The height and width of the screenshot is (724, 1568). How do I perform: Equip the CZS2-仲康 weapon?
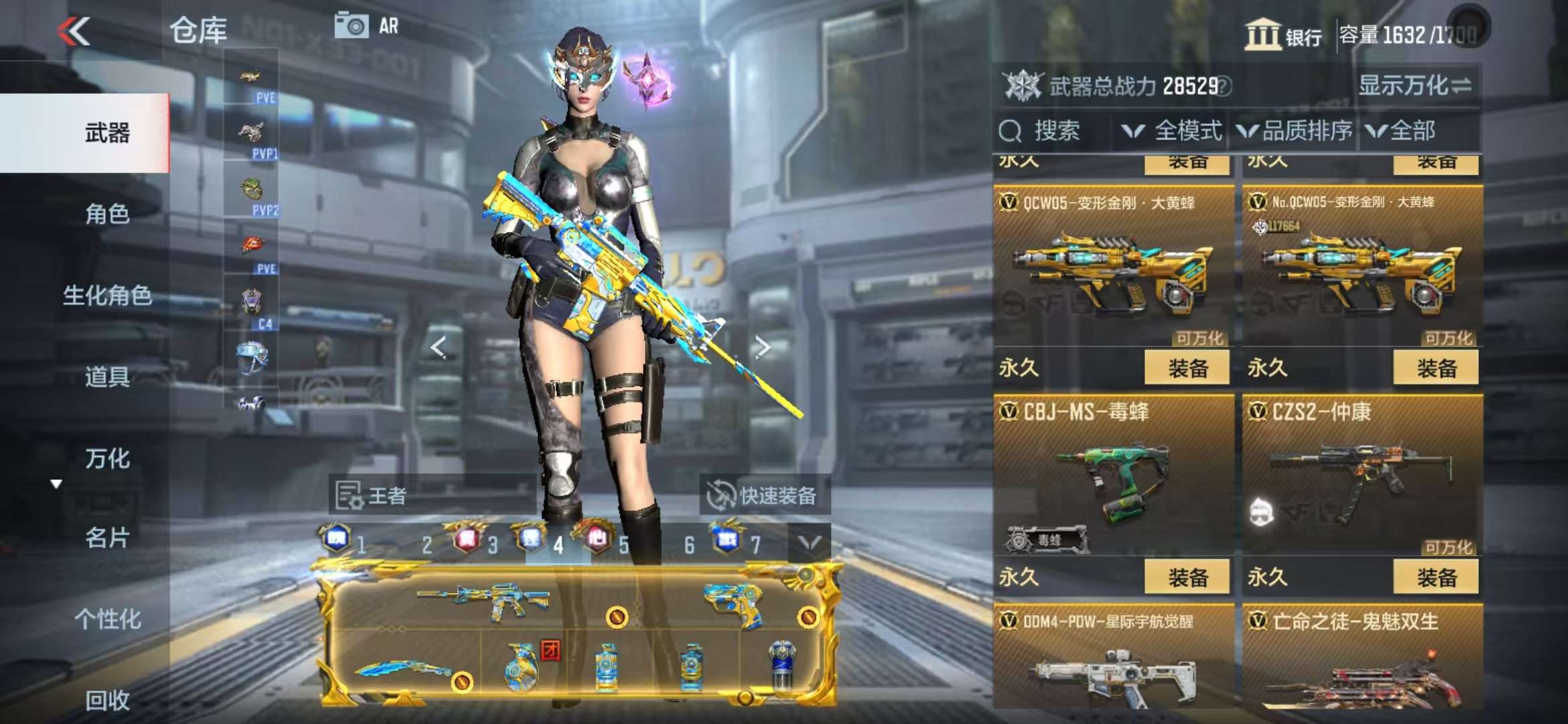click(x=1436, y=577)
